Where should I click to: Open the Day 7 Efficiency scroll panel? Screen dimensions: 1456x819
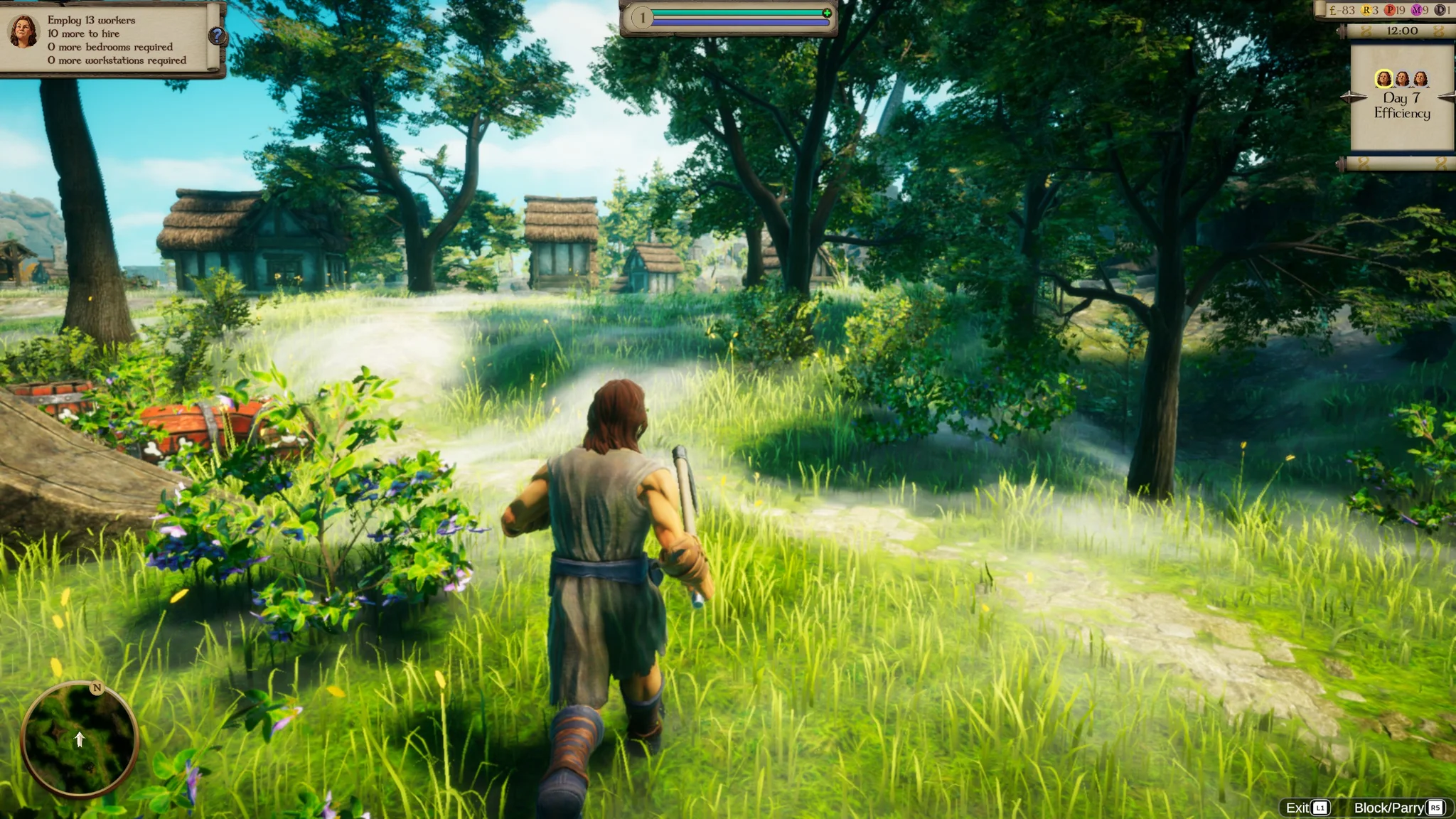coord(1401,107)
